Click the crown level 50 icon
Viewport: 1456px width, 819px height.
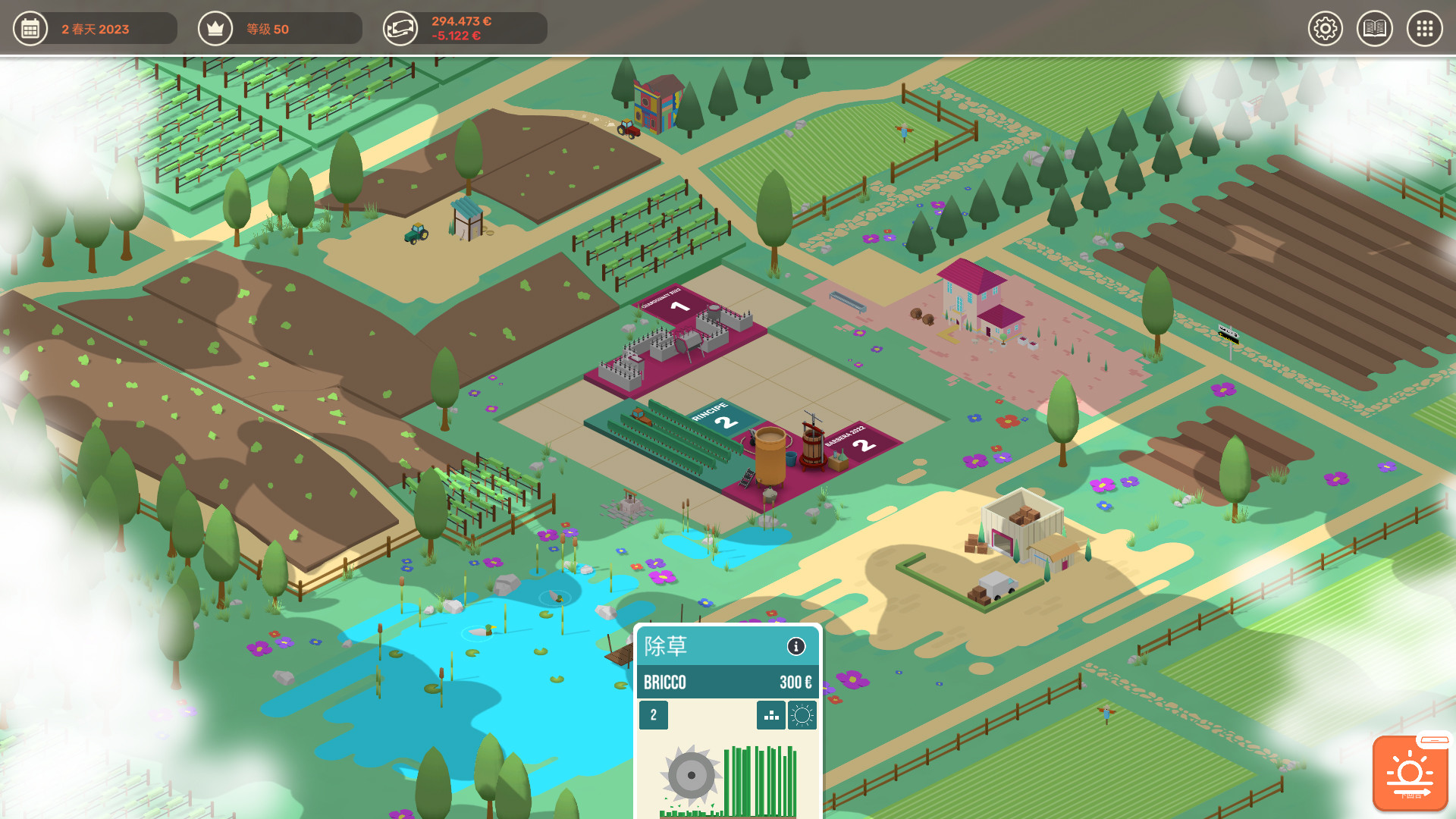[215, 28]
